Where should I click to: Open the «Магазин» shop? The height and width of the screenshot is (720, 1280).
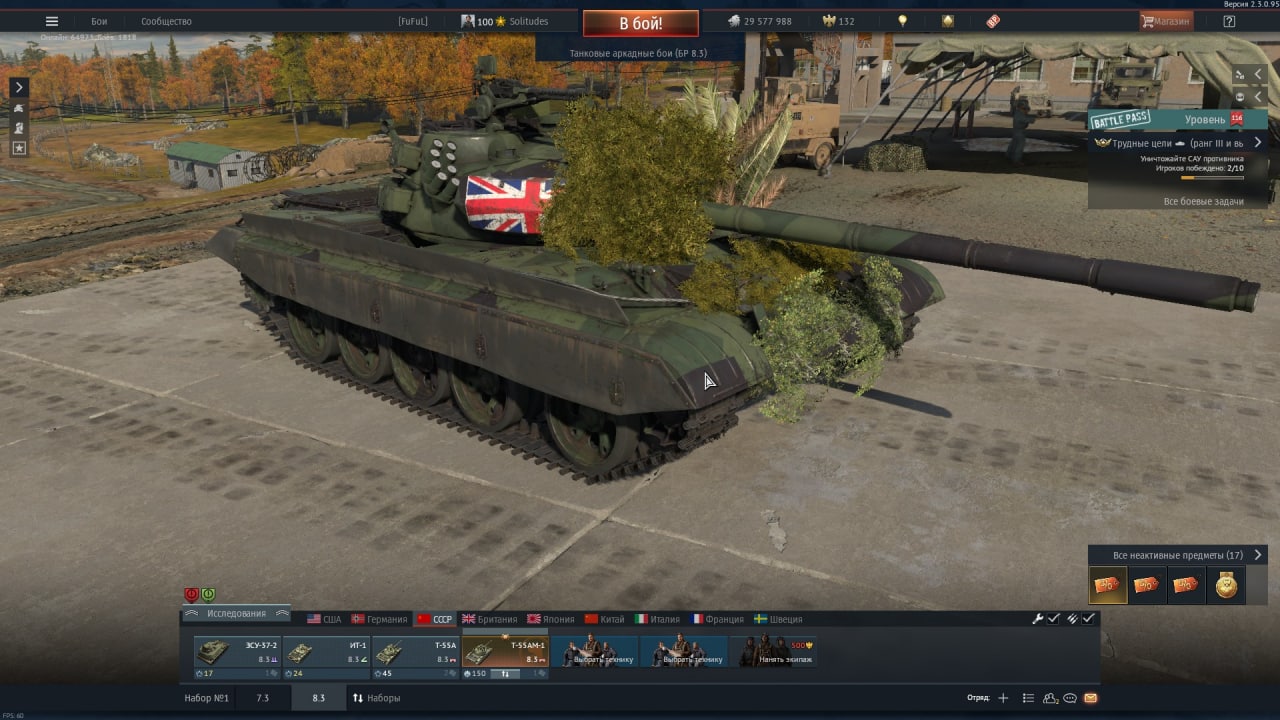(1166, 21)
